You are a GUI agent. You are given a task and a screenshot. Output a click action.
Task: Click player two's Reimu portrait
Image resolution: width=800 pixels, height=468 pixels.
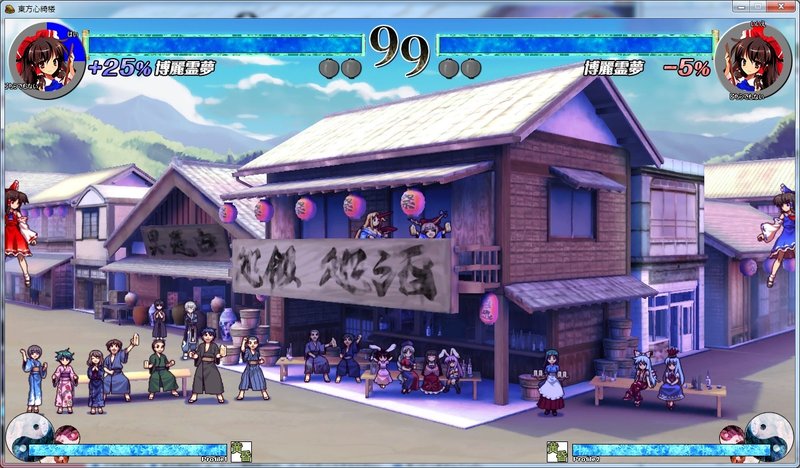(x=753, y=59)
